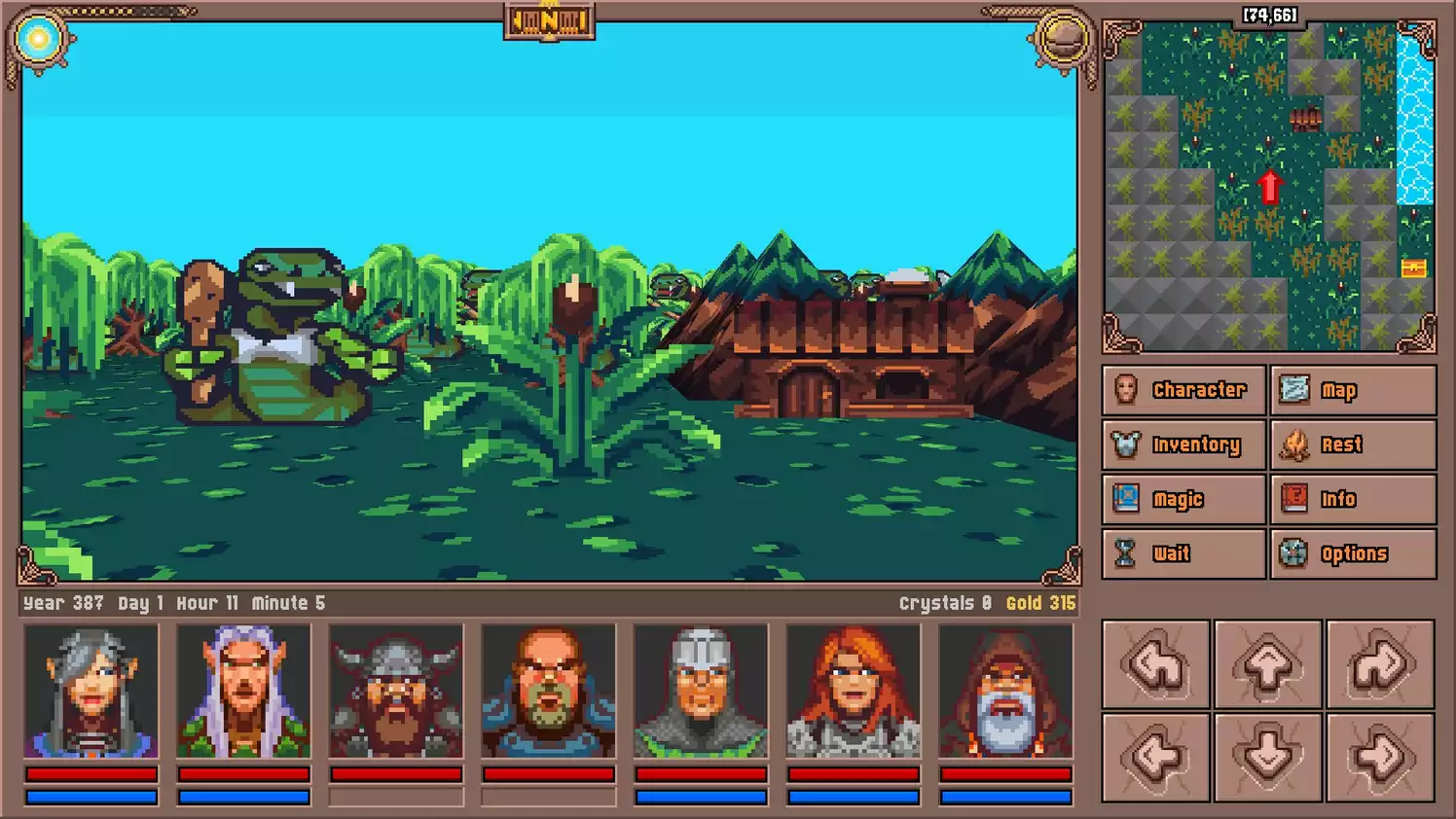Open the Character screen via the face icon
Screen dimensions: 1456x819
pyautogui.click(x=1127, y=390)
